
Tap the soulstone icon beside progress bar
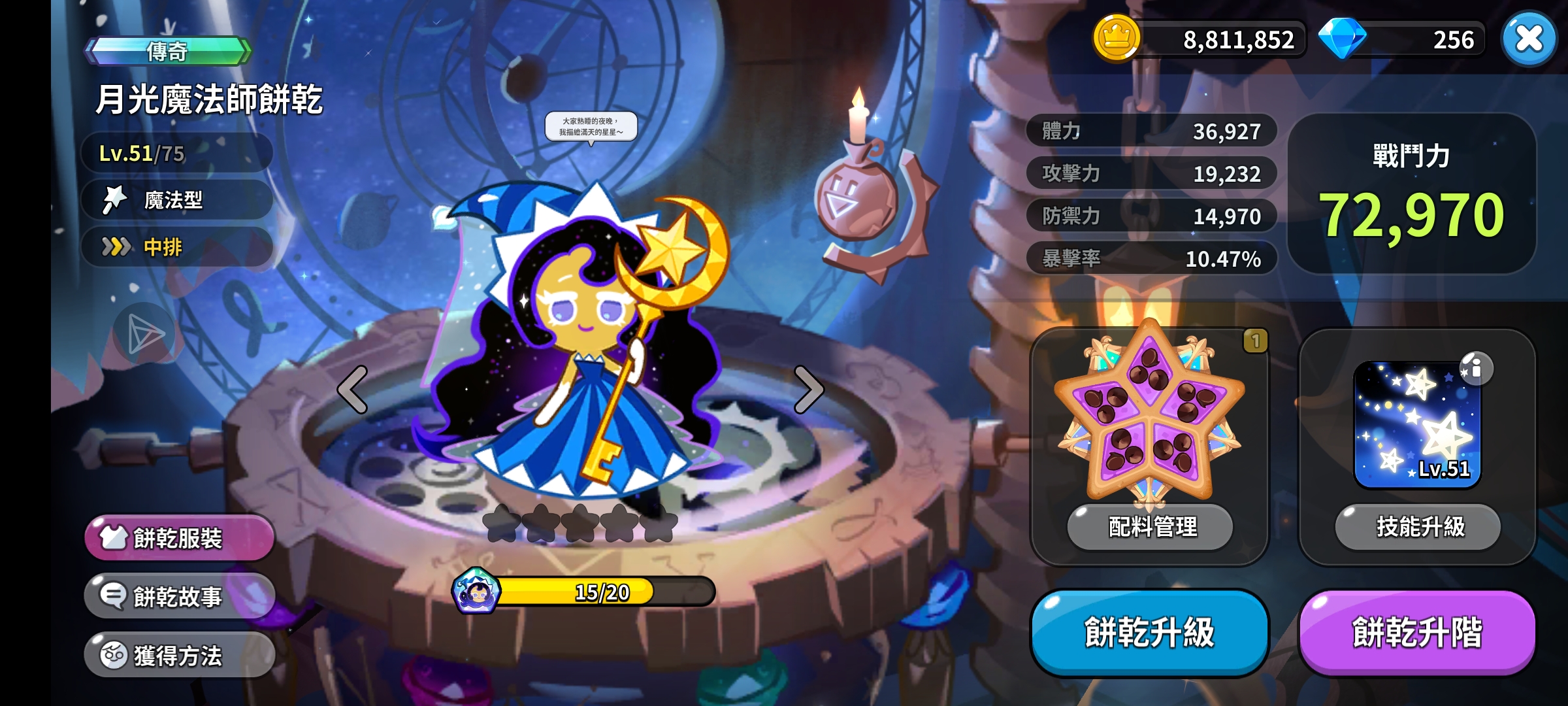(x=476, y=591)
